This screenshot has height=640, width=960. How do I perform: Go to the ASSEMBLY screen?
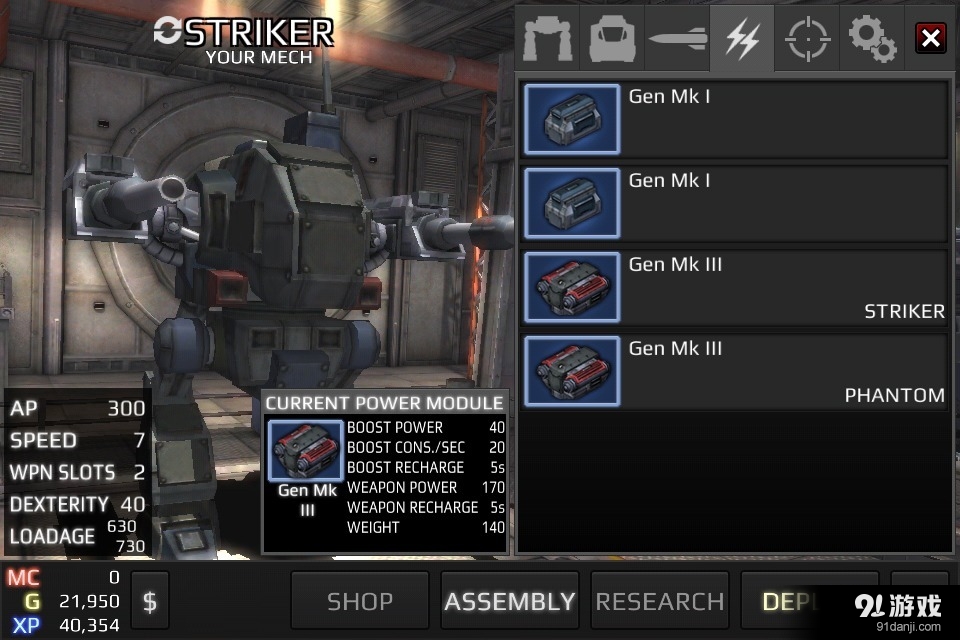[510, 601]
